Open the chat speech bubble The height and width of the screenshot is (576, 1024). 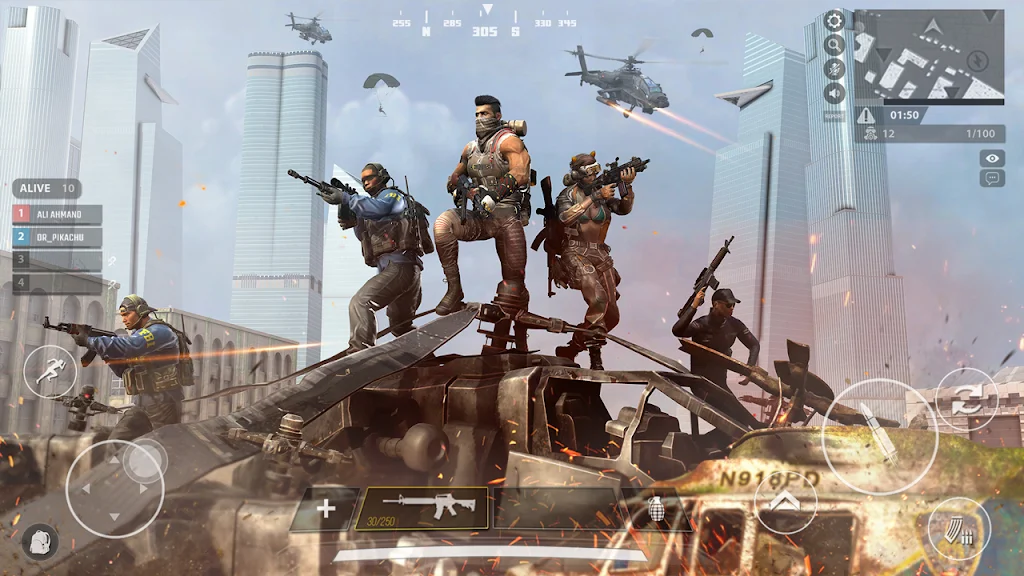tap(992, 178)
